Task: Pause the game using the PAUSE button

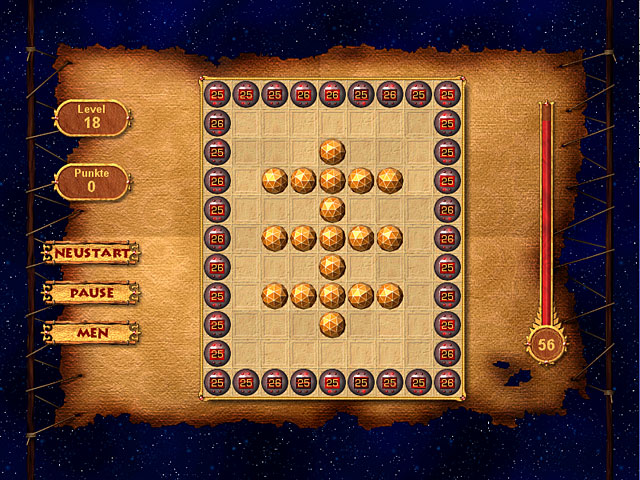Action: point(91,293)
